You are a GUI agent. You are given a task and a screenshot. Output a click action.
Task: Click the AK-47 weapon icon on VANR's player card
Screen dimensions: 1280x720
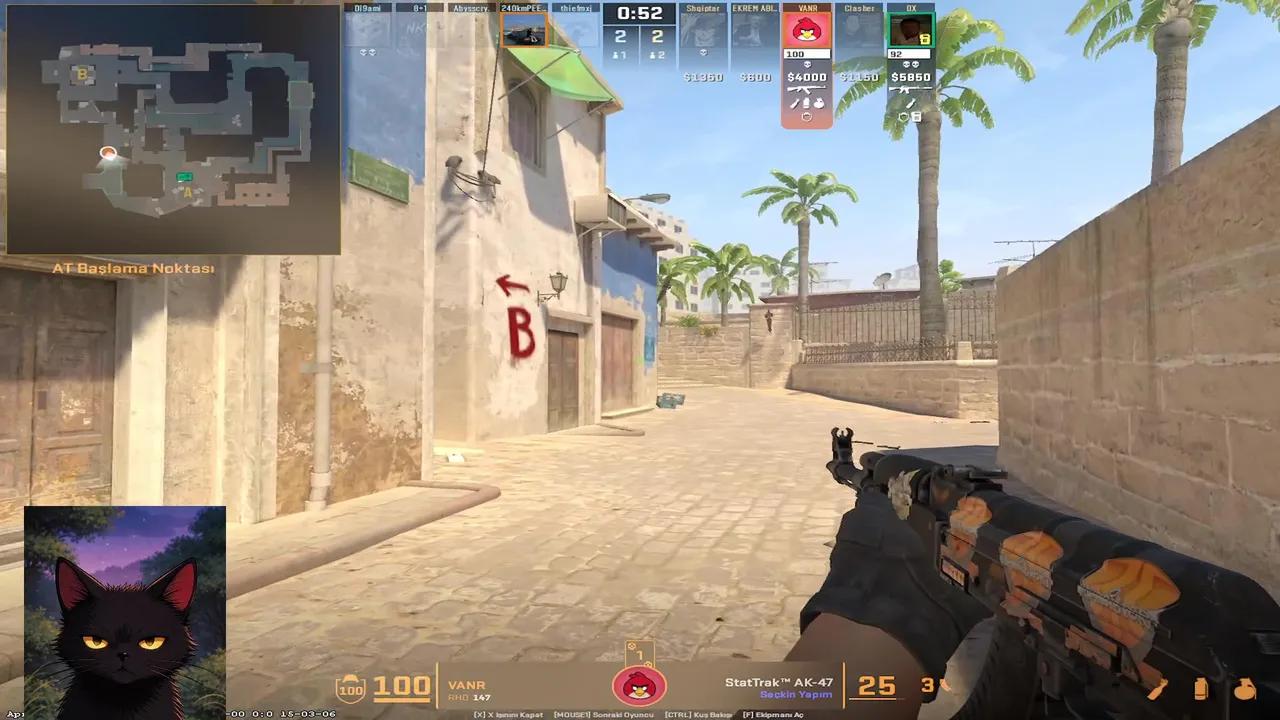click(x=806, y=90)
